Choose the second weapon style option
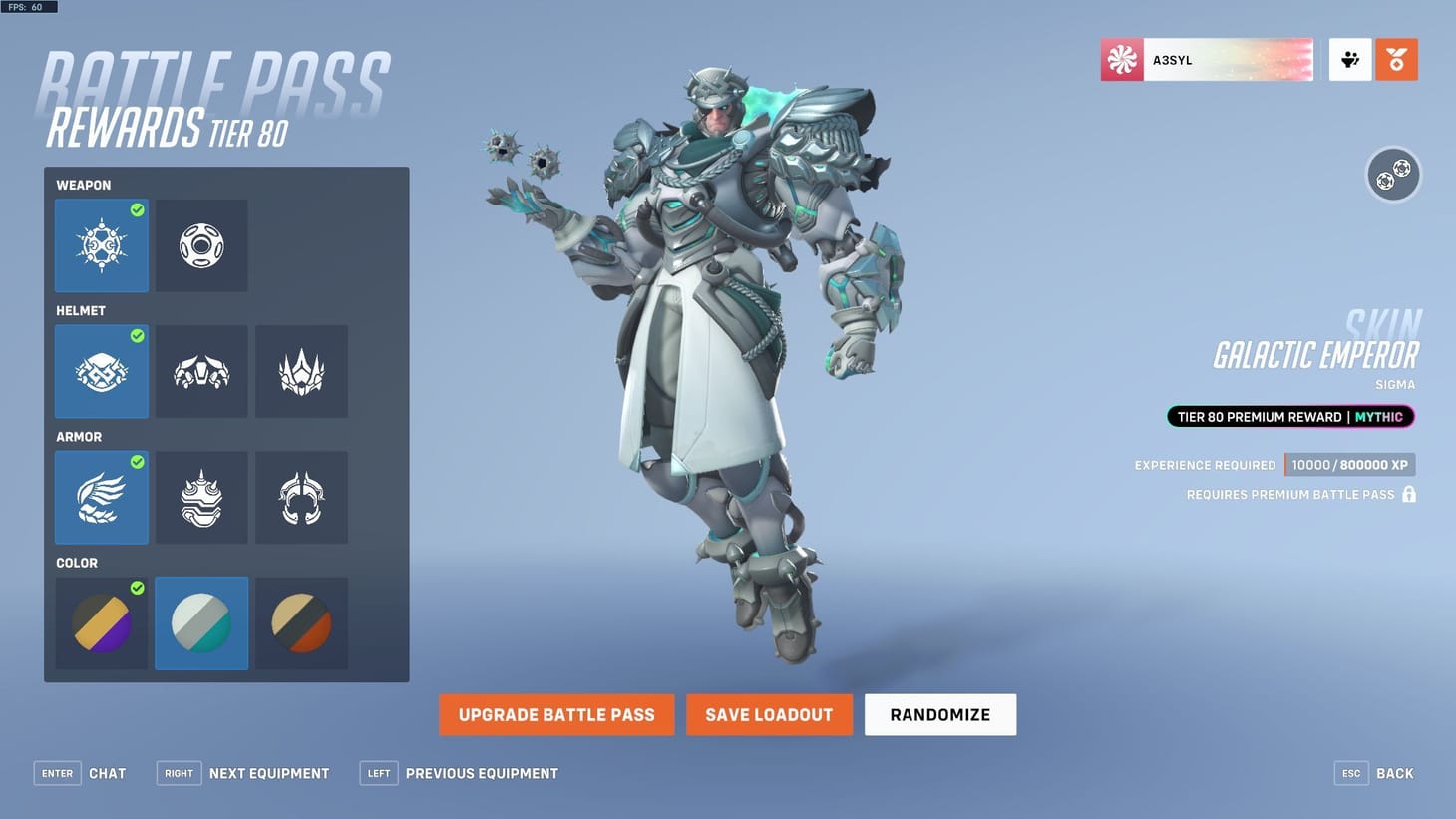1456x819 pixels. 201,245
